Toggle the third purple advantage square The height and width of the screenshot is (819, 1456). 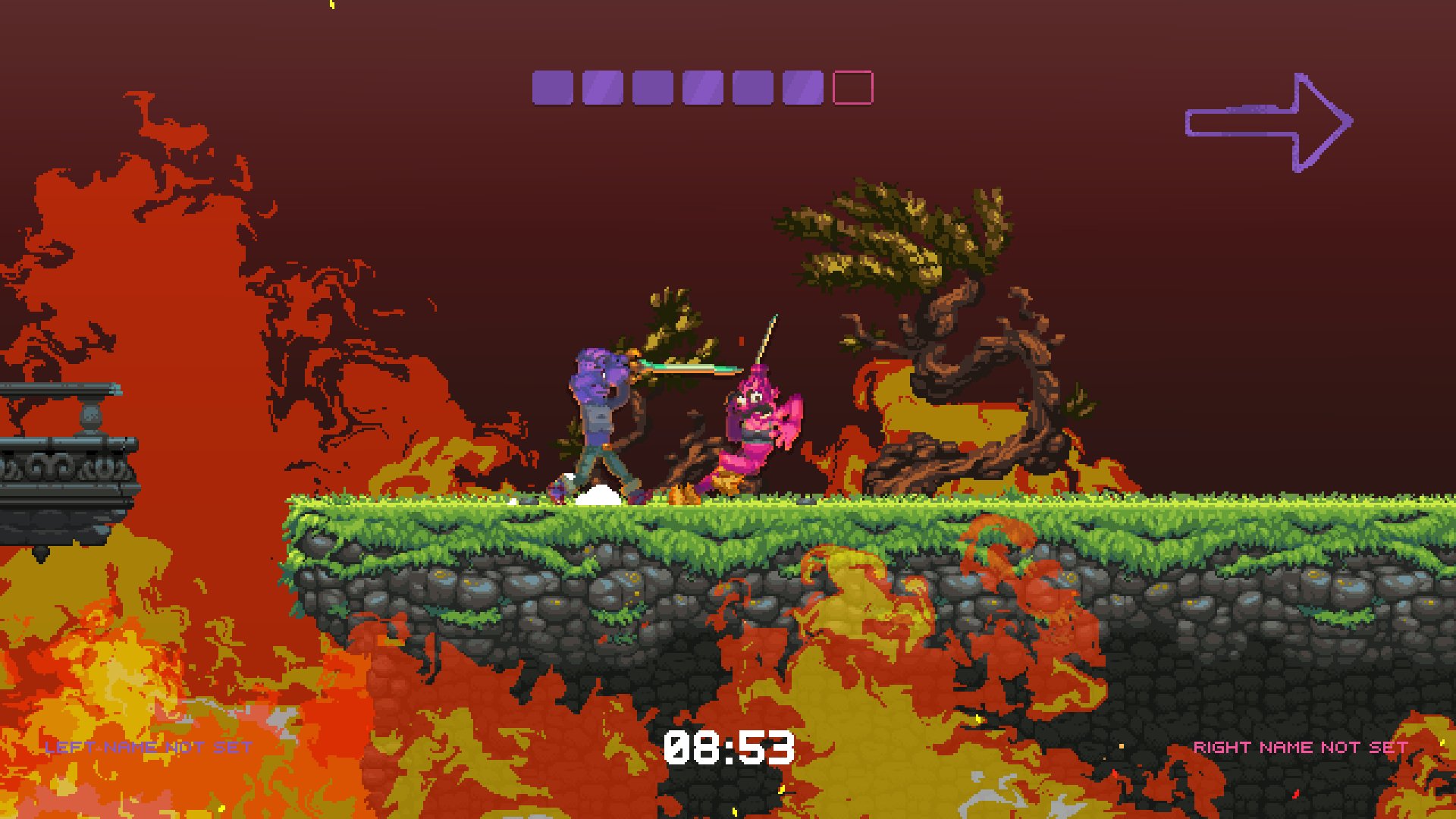(651, 86)
